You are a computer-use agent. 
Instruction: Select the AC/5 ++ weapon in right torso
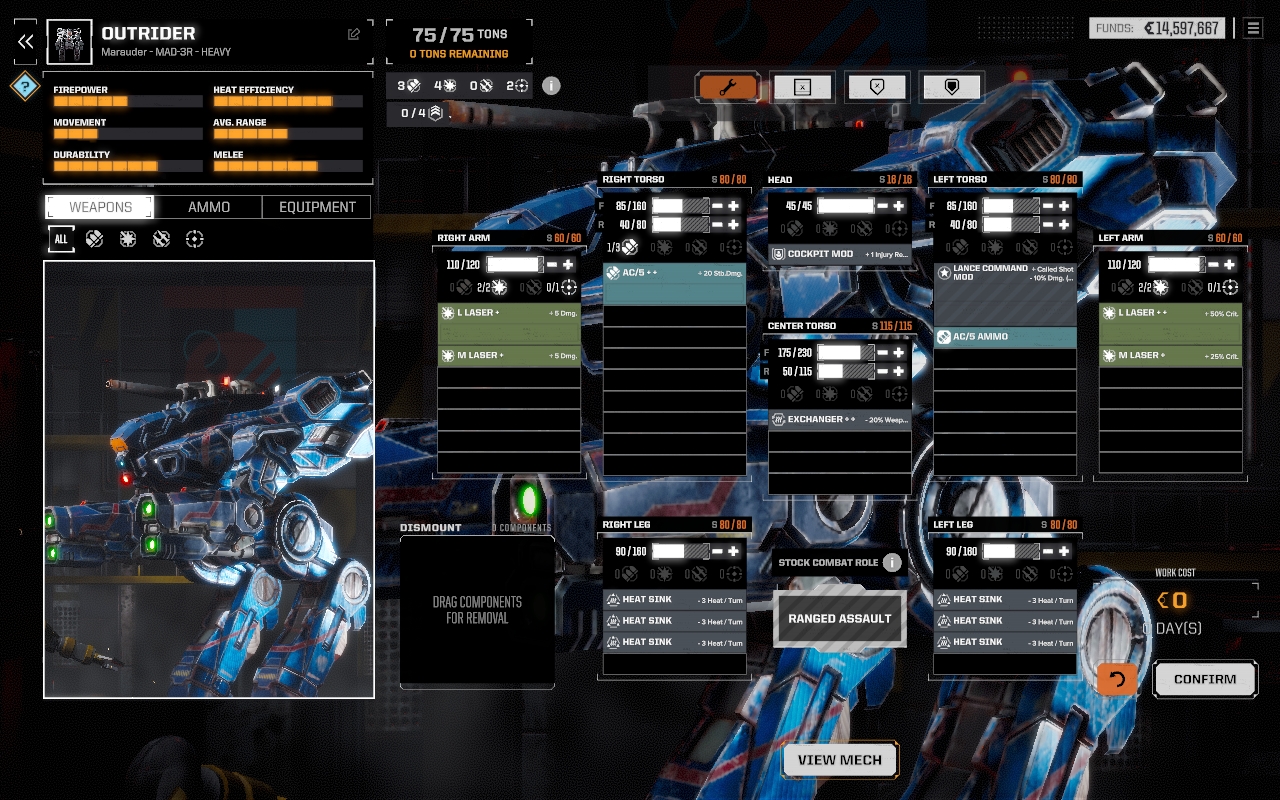point(674,273)
